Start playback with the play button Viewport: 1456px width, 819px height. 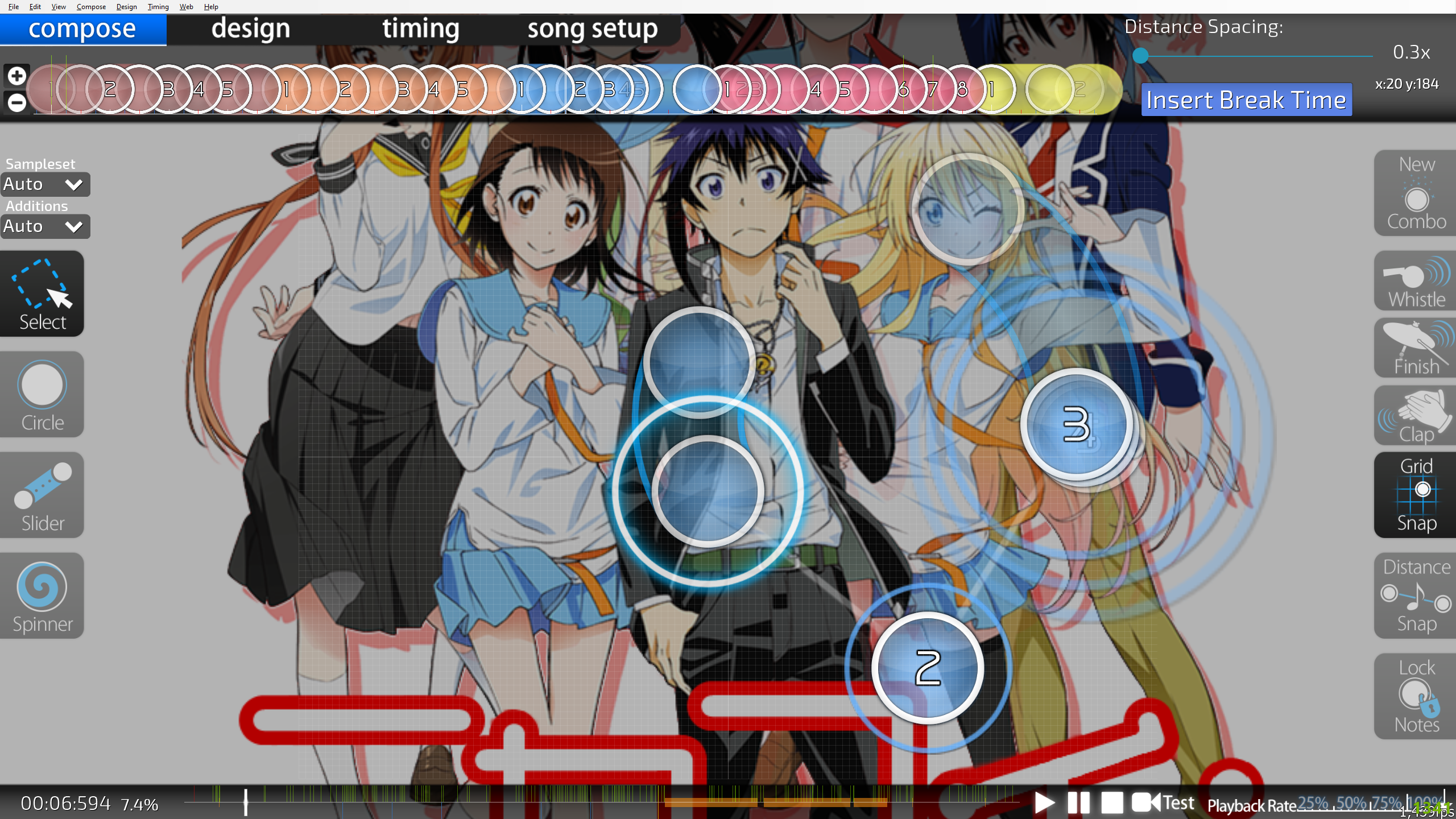tap(1044, 803)
